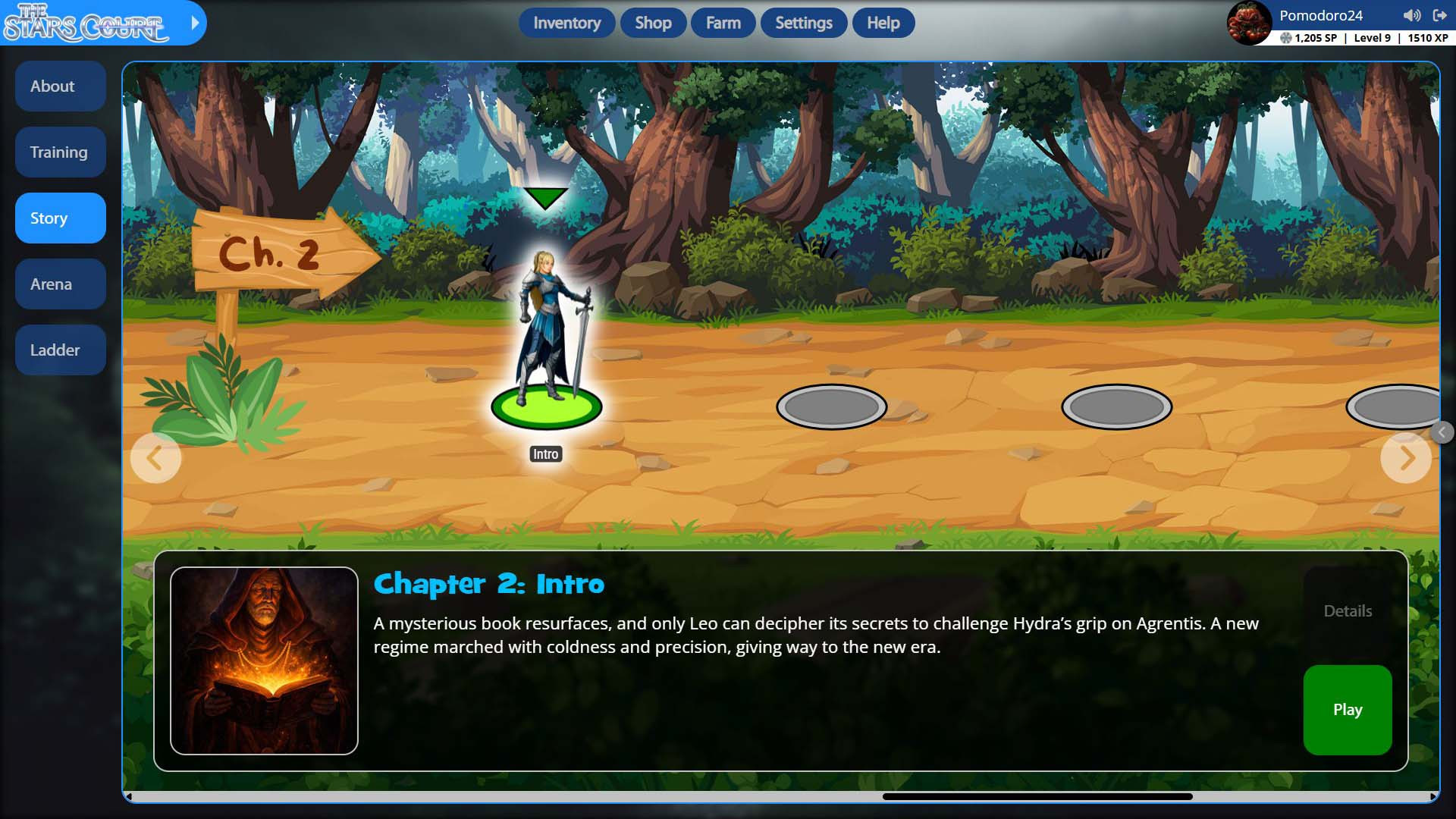Open the chapter Details
This screenshot has height=819, width=1456.
pyautogui.click(x=1347, y=611)
